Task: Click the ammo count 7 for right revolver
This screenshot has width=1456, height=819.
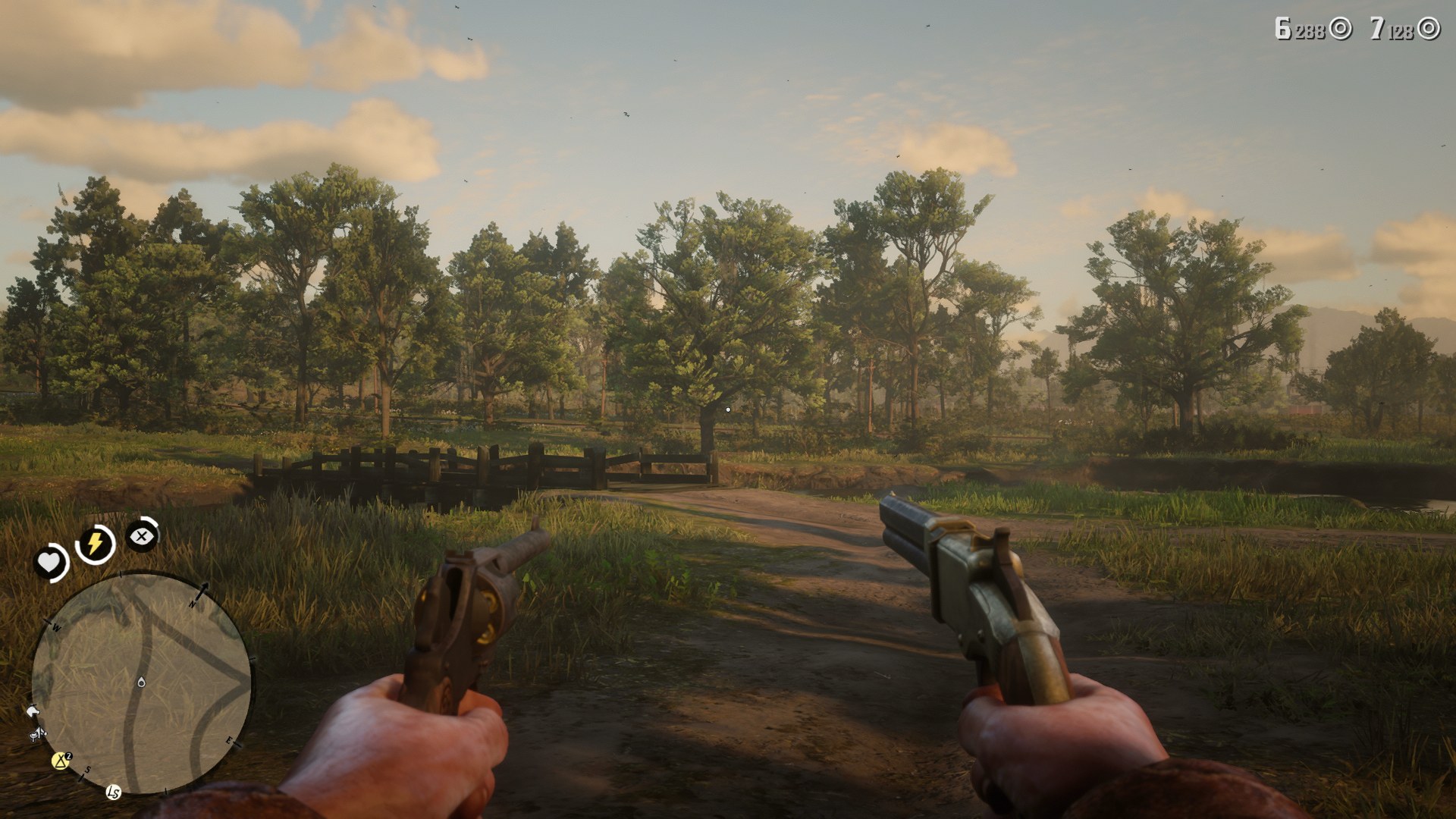Action: [x=1379, y=29]
